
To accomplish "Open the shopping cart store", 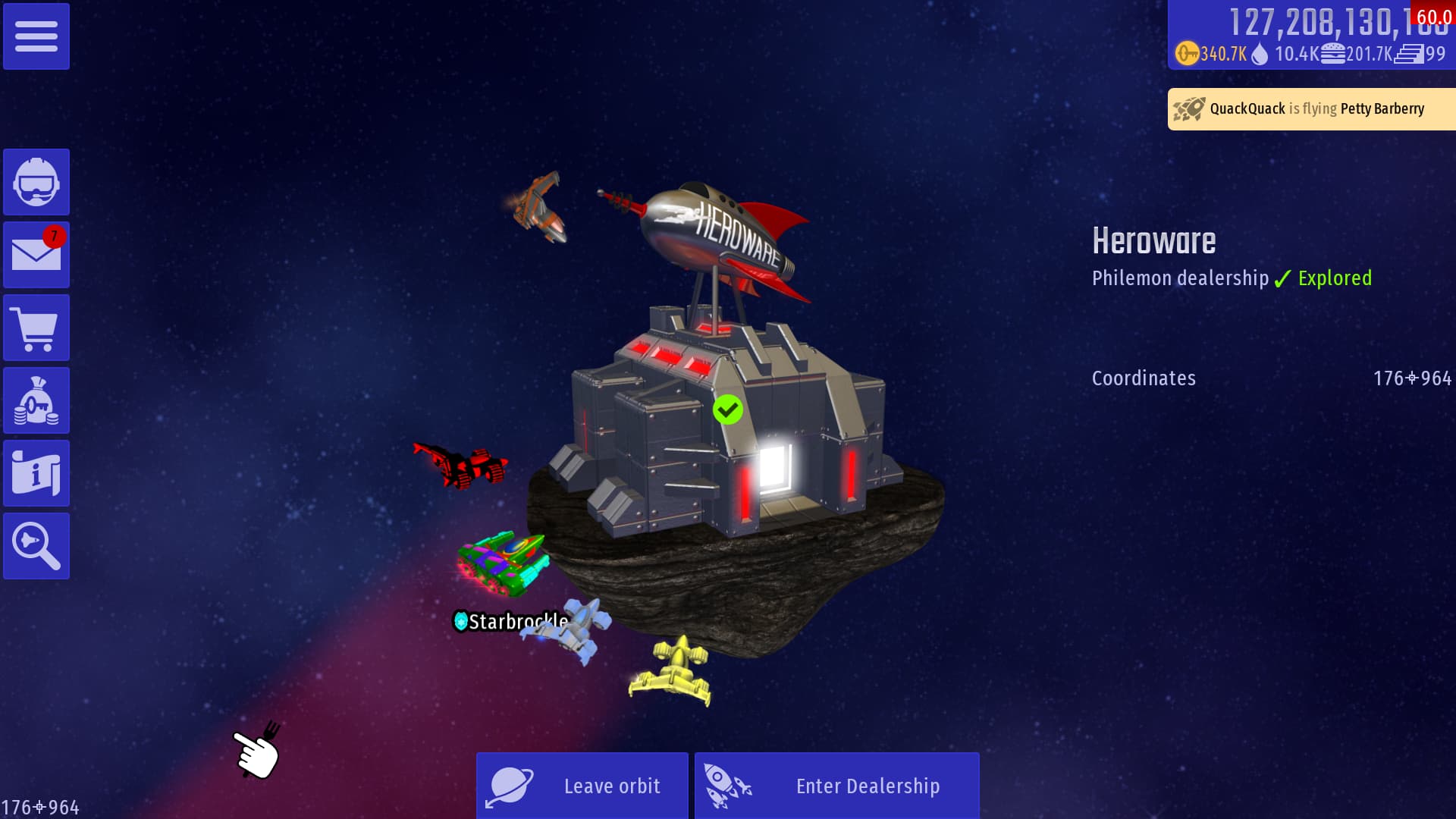I will coord(36,328).
